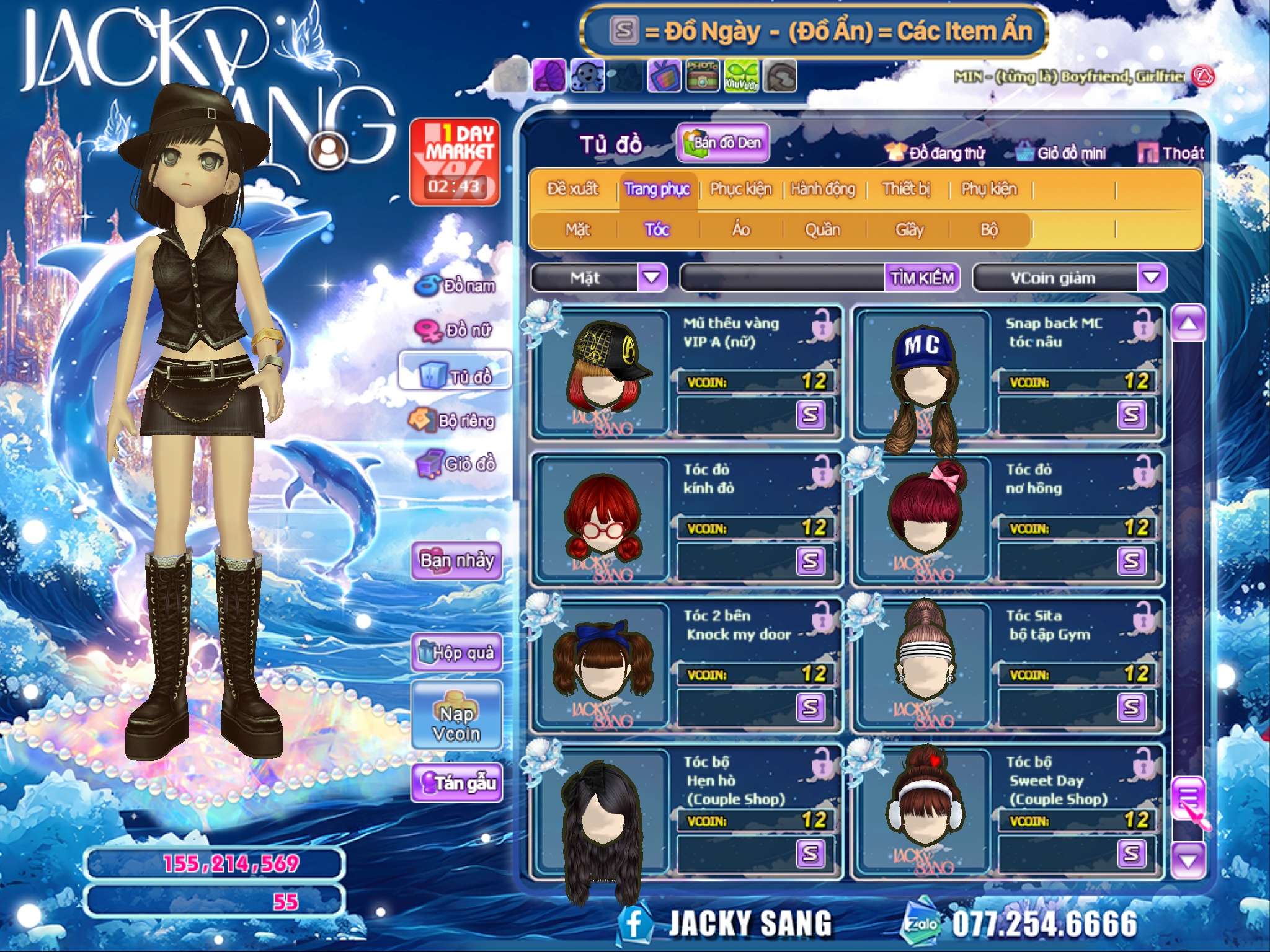Open the Đề xuất tab

coord(572,189)
